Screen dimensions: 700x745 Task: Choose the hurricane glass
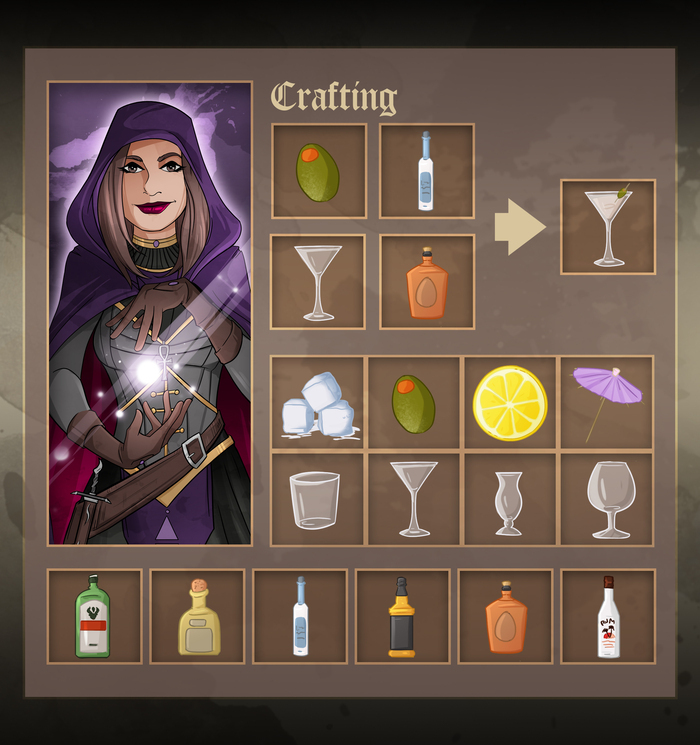point(509,499)
